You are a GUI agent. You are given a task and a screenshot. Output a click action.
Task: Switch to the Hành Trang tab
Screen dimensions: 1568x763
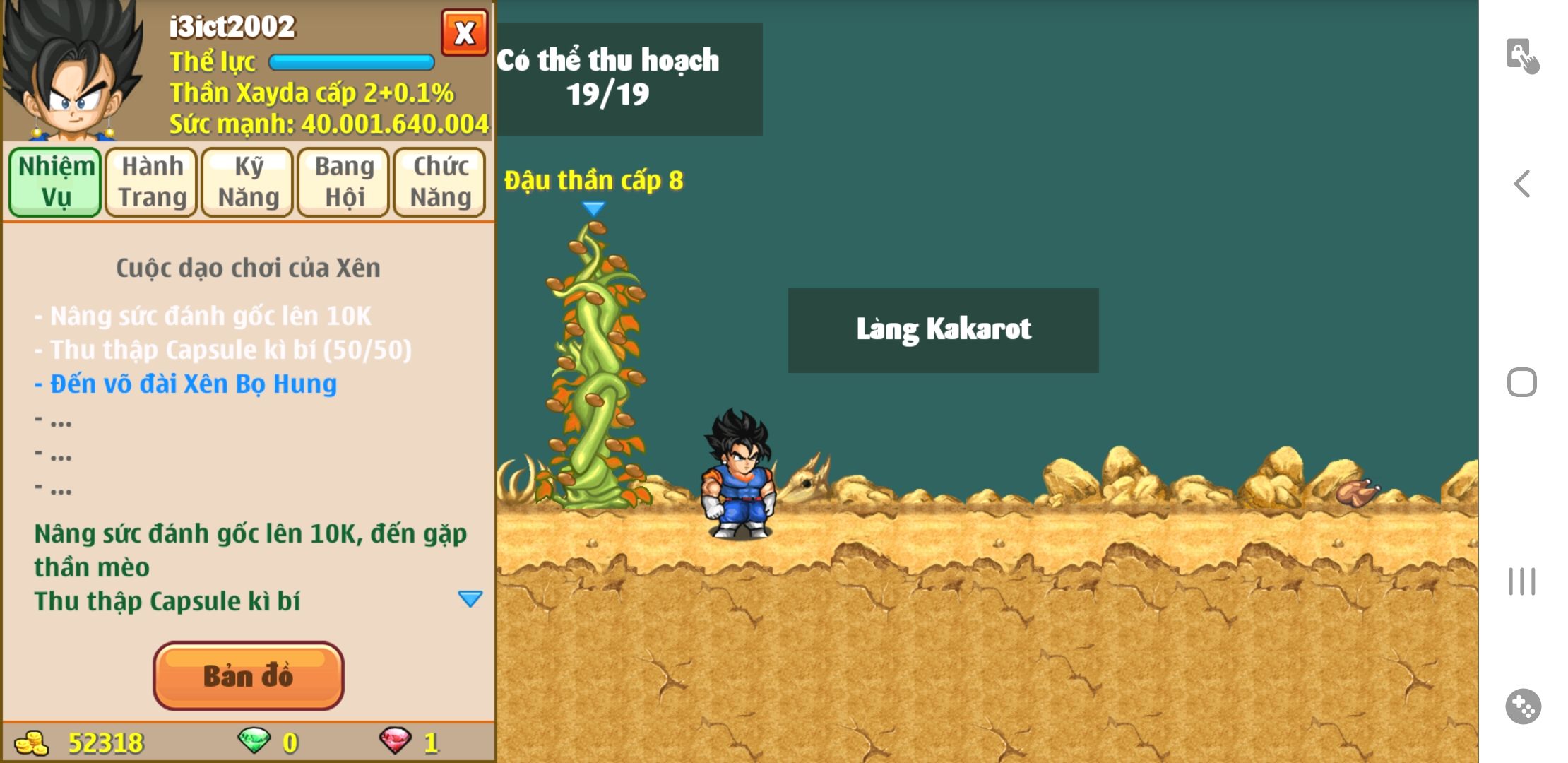pyautogui.click(x=152, y=182)
